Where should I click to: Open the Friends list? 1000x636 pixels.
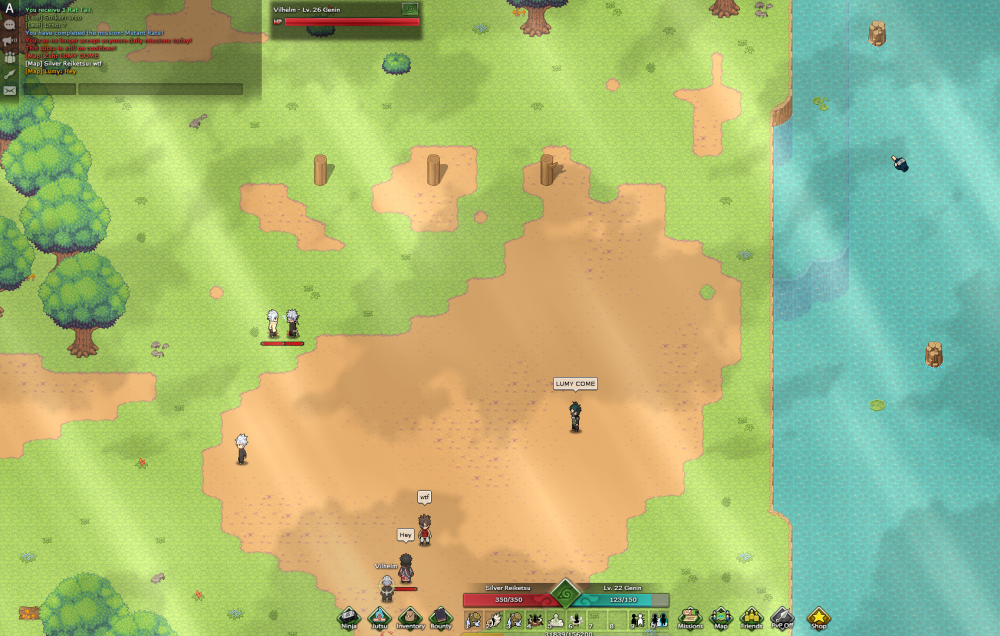(x=751, y=617)
